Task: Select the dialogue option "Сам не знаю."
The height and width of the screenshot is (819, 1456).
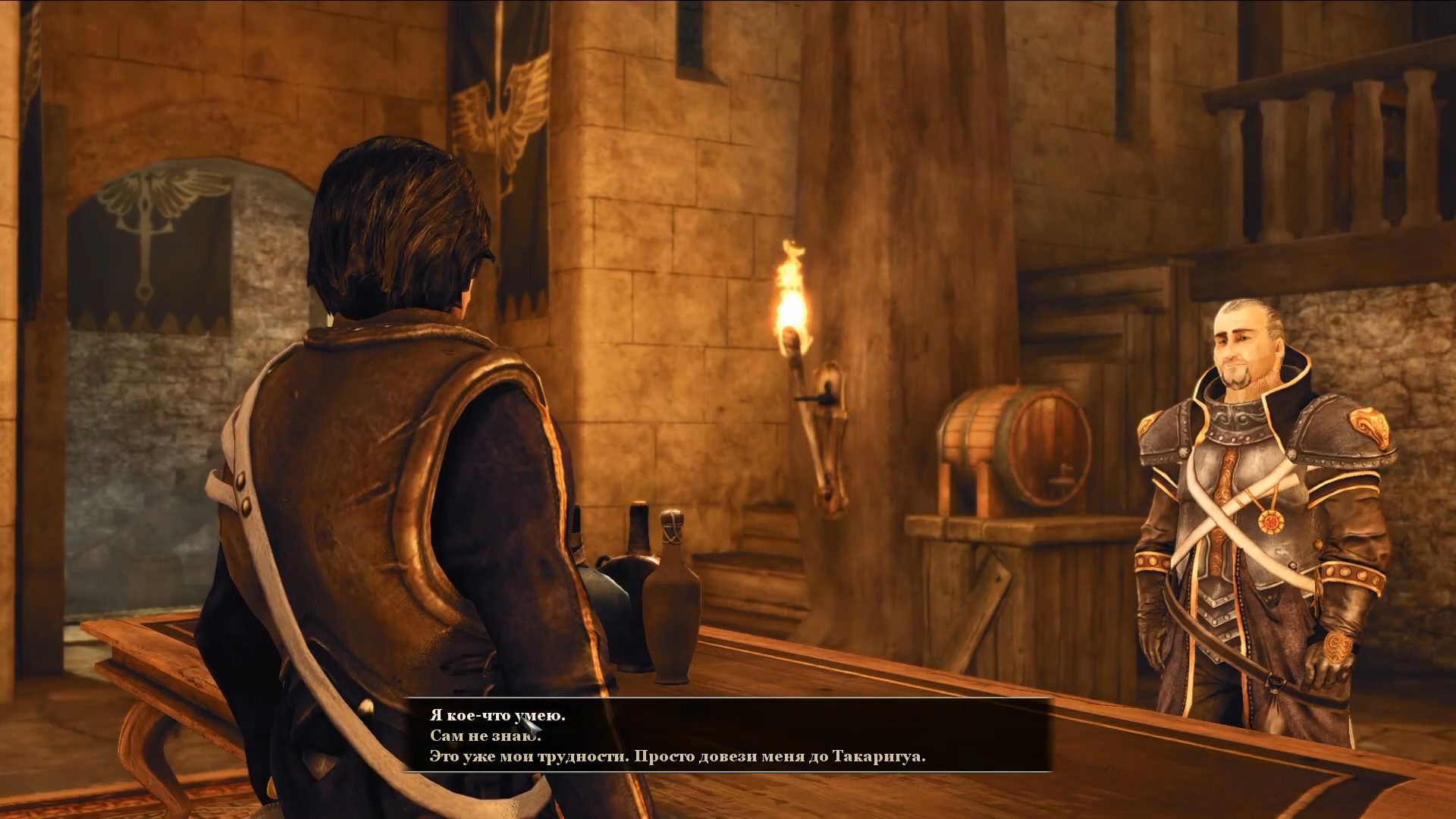Action: tap(485, 736)
